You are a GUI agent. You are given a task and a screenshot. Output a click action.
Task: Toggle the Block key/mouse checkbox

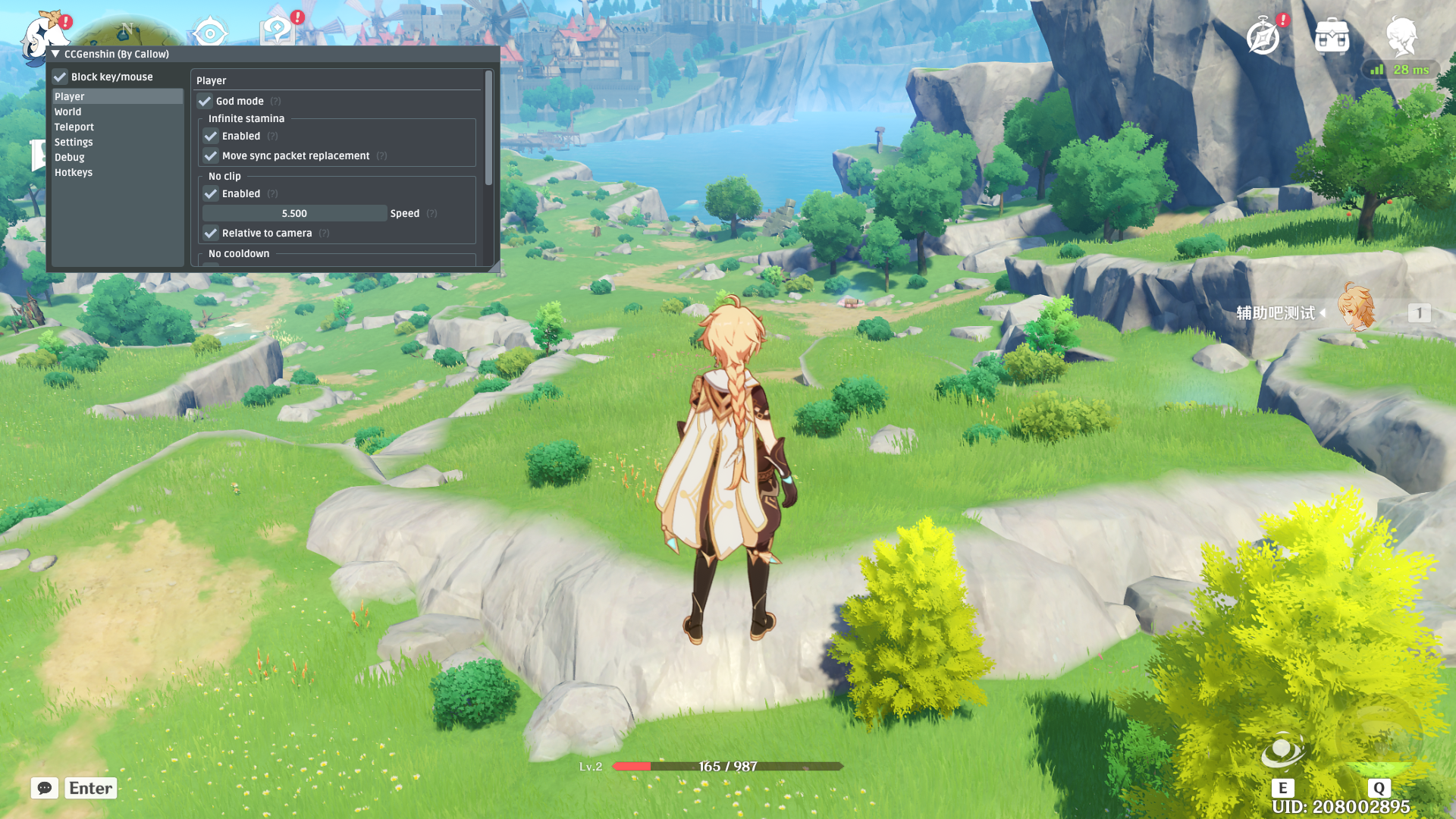61,77
